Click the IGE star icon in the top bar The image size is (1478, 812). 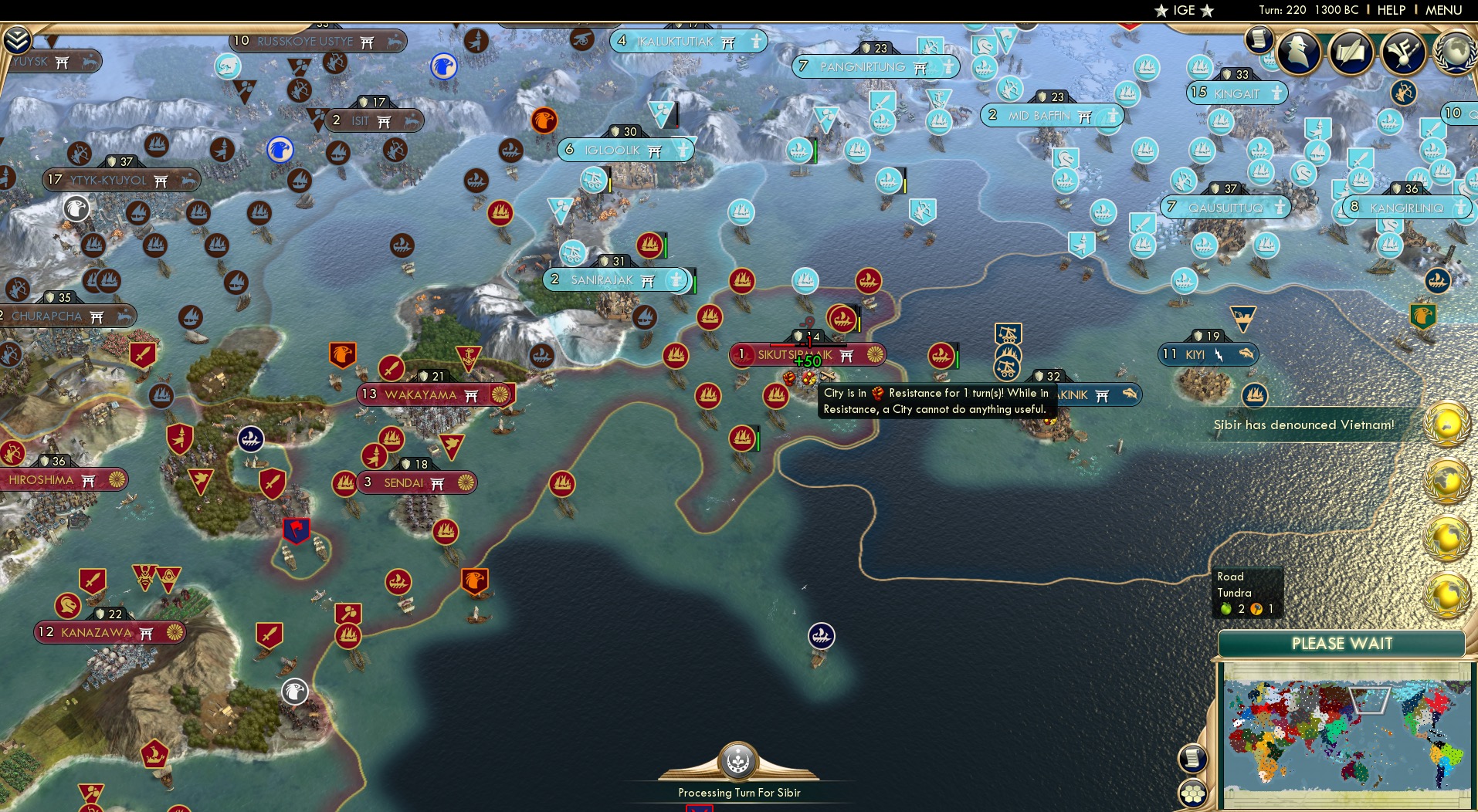coord(1163,11)
